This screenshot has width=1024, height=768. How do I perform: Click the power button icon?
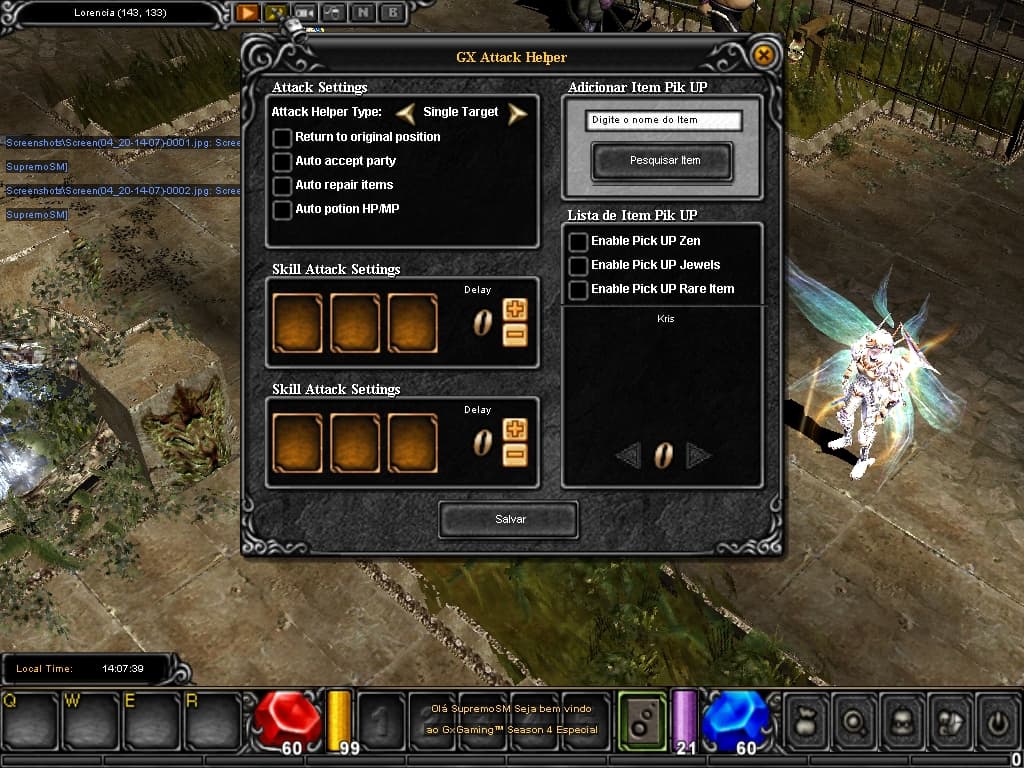point(997,720)
